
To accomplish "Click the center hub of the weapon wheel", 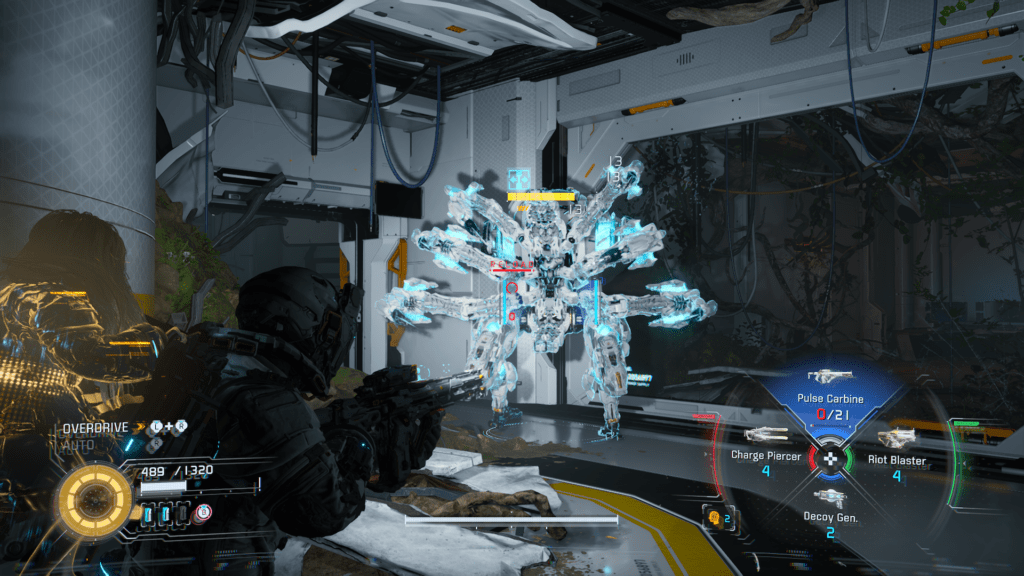I will (x=830, y=459).
